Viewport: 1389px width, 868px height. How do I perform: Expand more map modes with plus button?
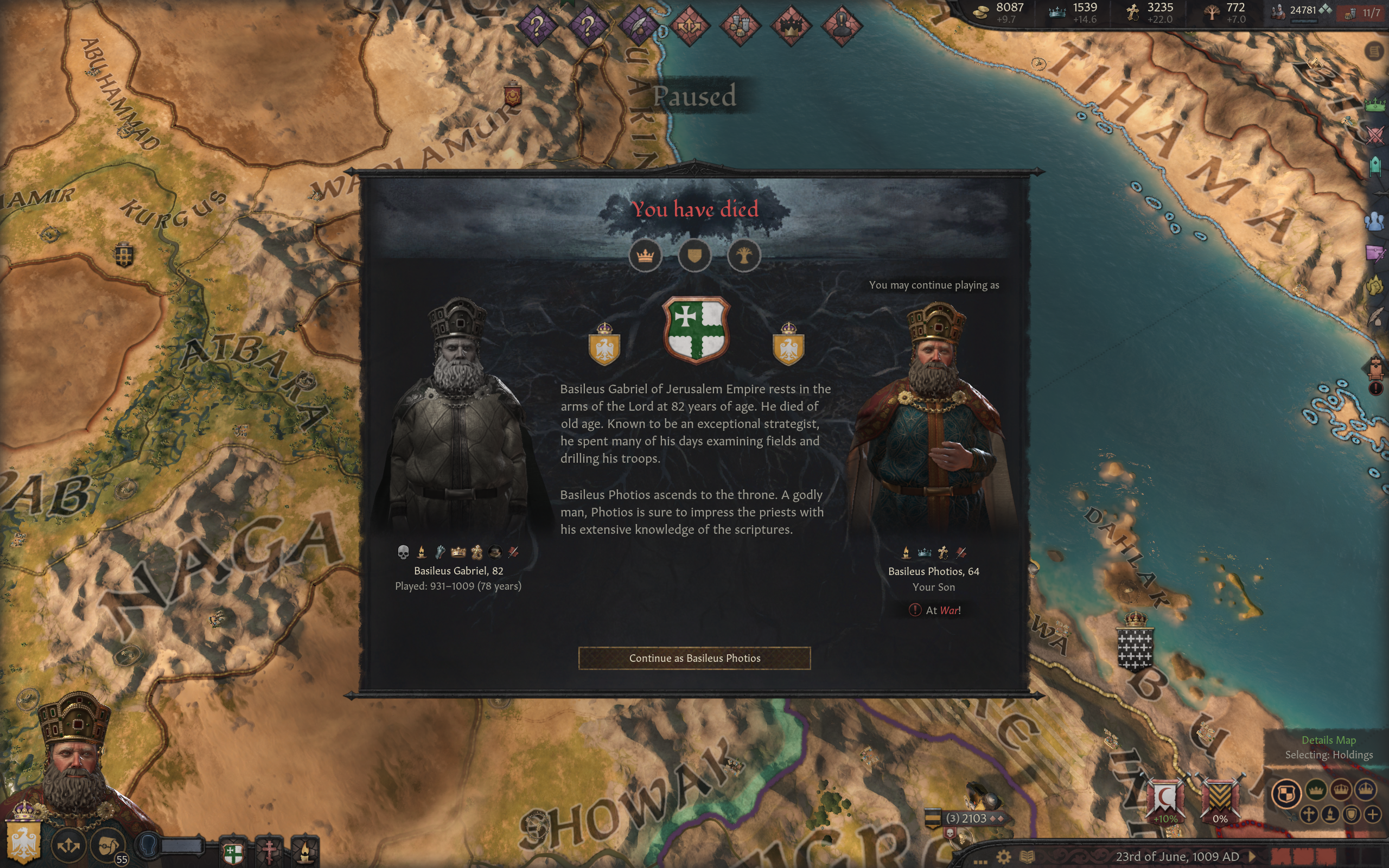point(1372,814)
